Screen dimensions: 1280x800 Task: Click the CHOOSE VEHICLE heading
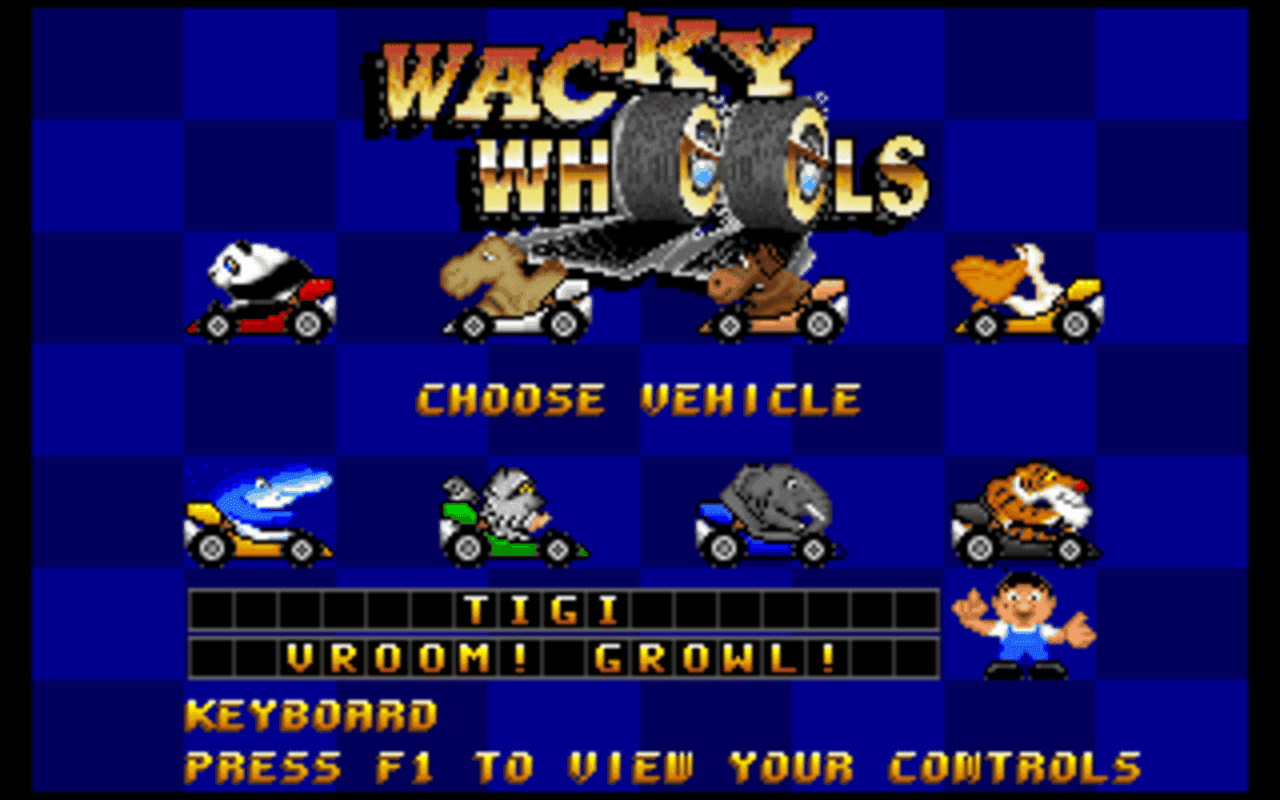(x=640, y=399)
